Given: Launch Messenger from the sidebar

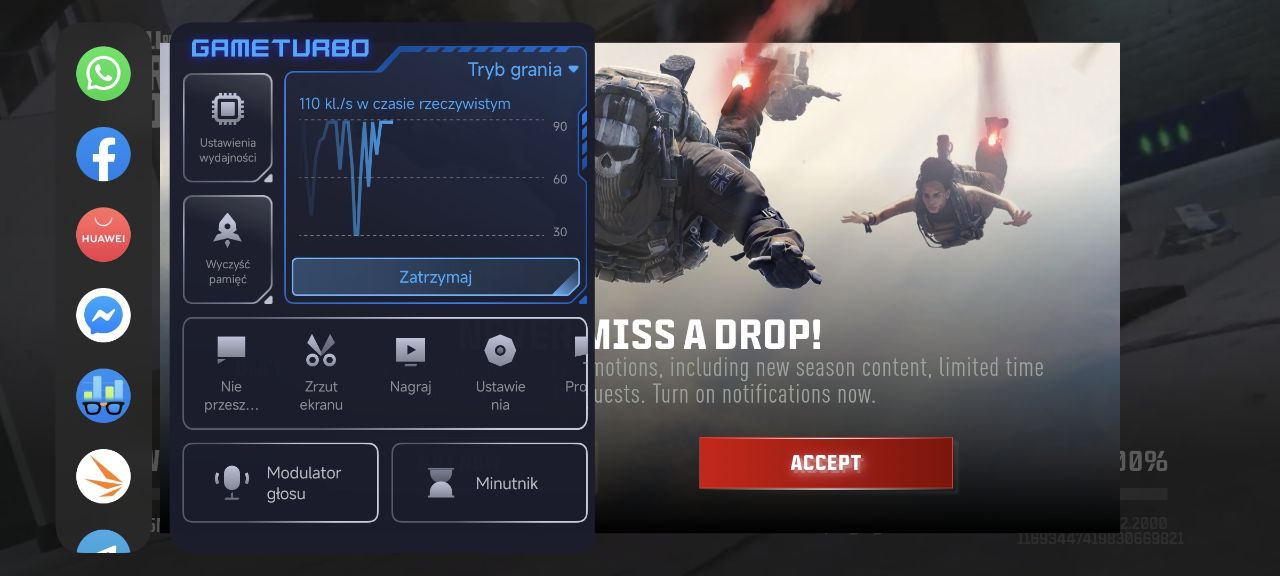Looking at the screenshot, I should (103, 315).
